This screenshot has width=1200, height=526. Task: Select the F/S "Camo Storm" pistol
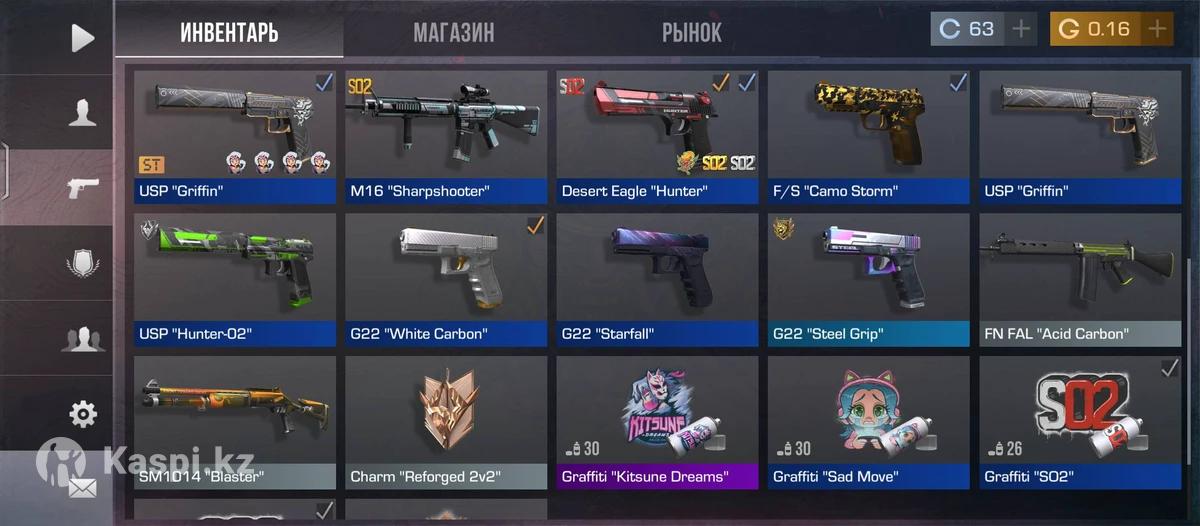[868, 137]
